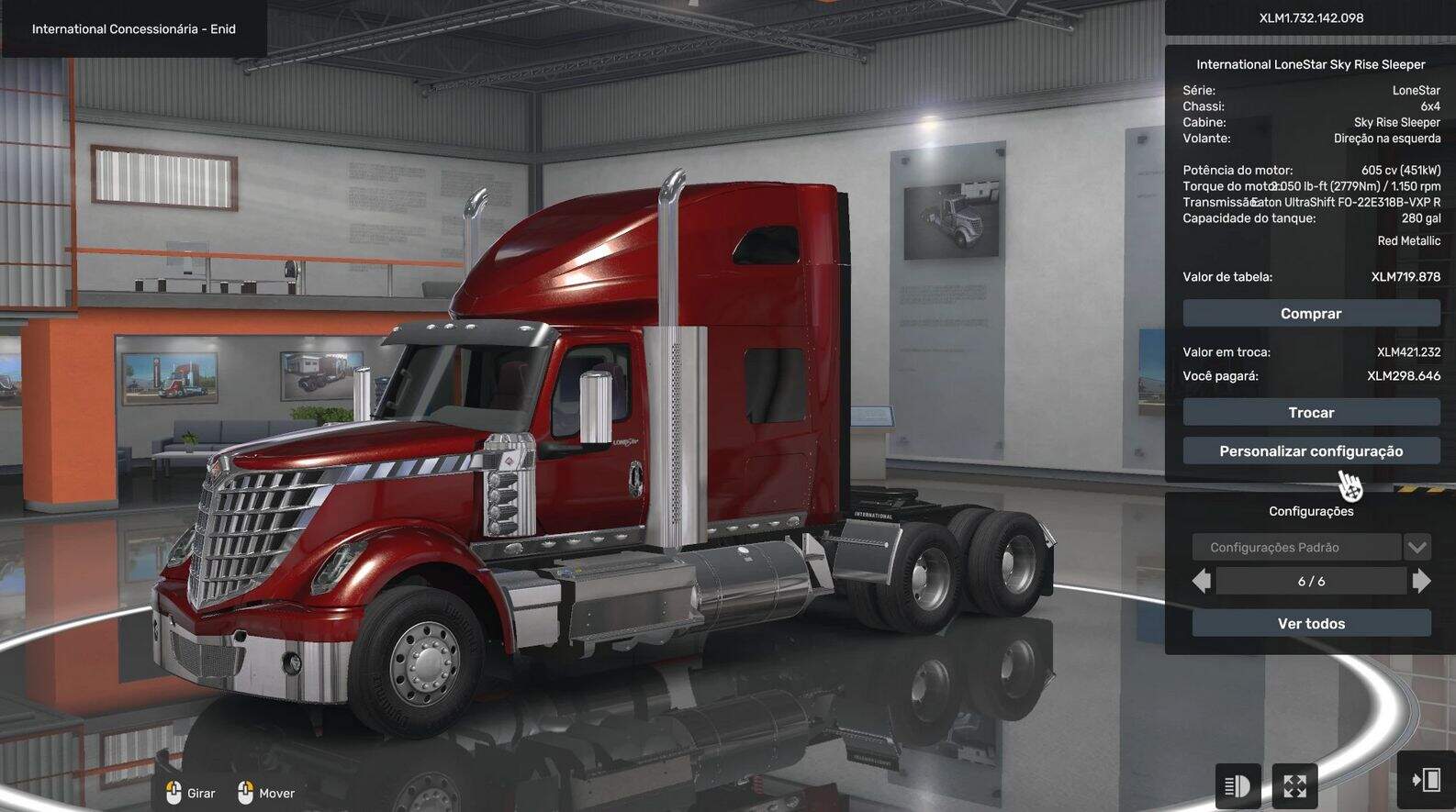Viewport: 1456px width, 812px height.
Task: Open Personalizar configuração
Action: [1311, 450]
